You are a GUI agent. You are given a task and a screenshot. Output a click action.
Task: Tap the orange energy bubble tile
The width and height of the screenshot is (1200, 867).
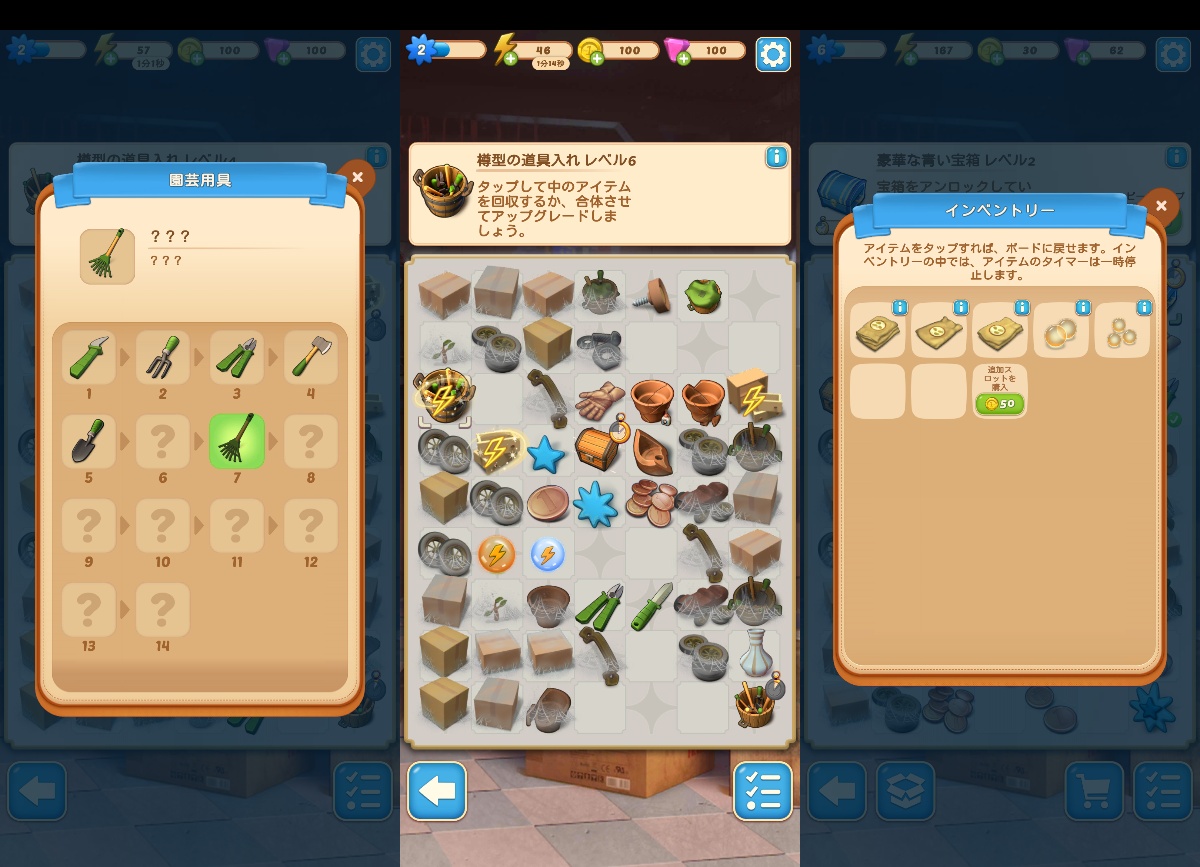[496, 553]
